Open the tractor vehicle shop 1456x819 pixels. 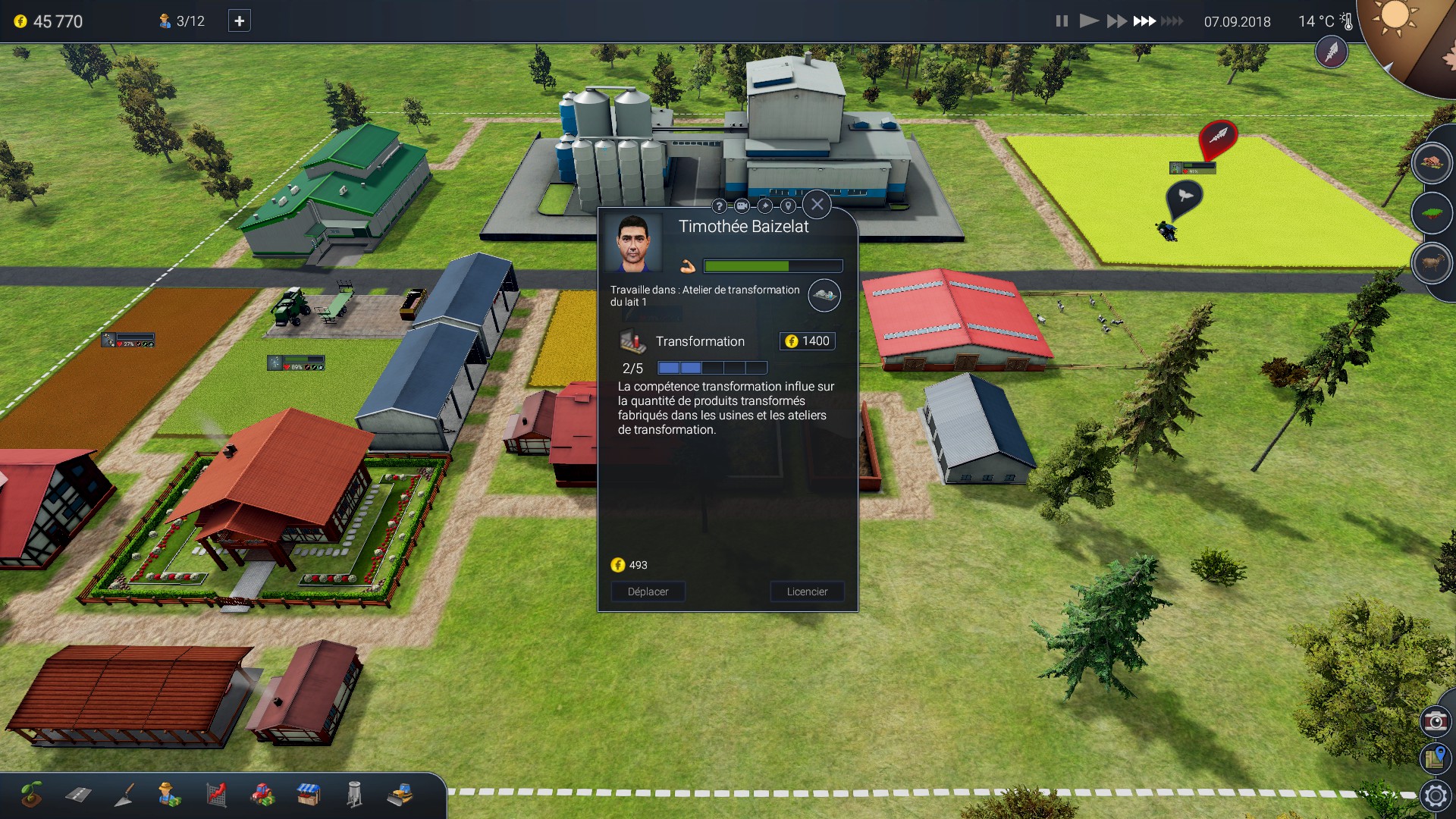click(262, 795)
